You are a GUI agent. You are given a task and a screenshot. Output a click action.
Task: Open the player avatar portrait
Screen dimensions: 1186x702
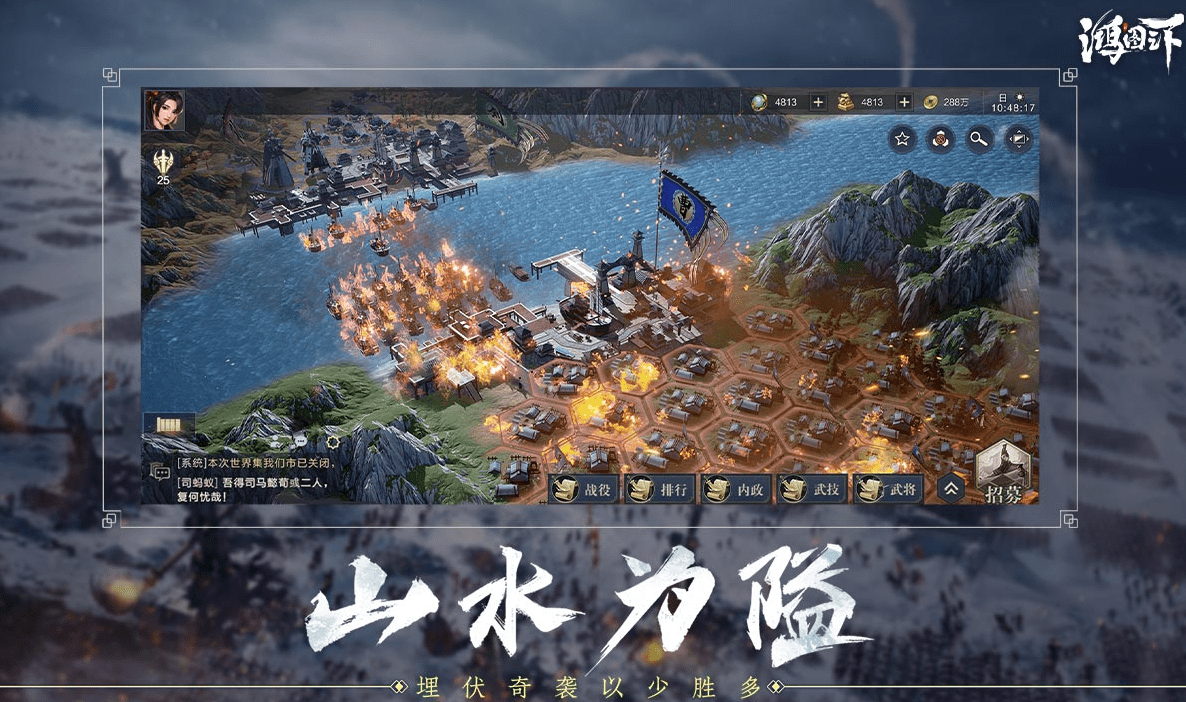tap(164, 110)
